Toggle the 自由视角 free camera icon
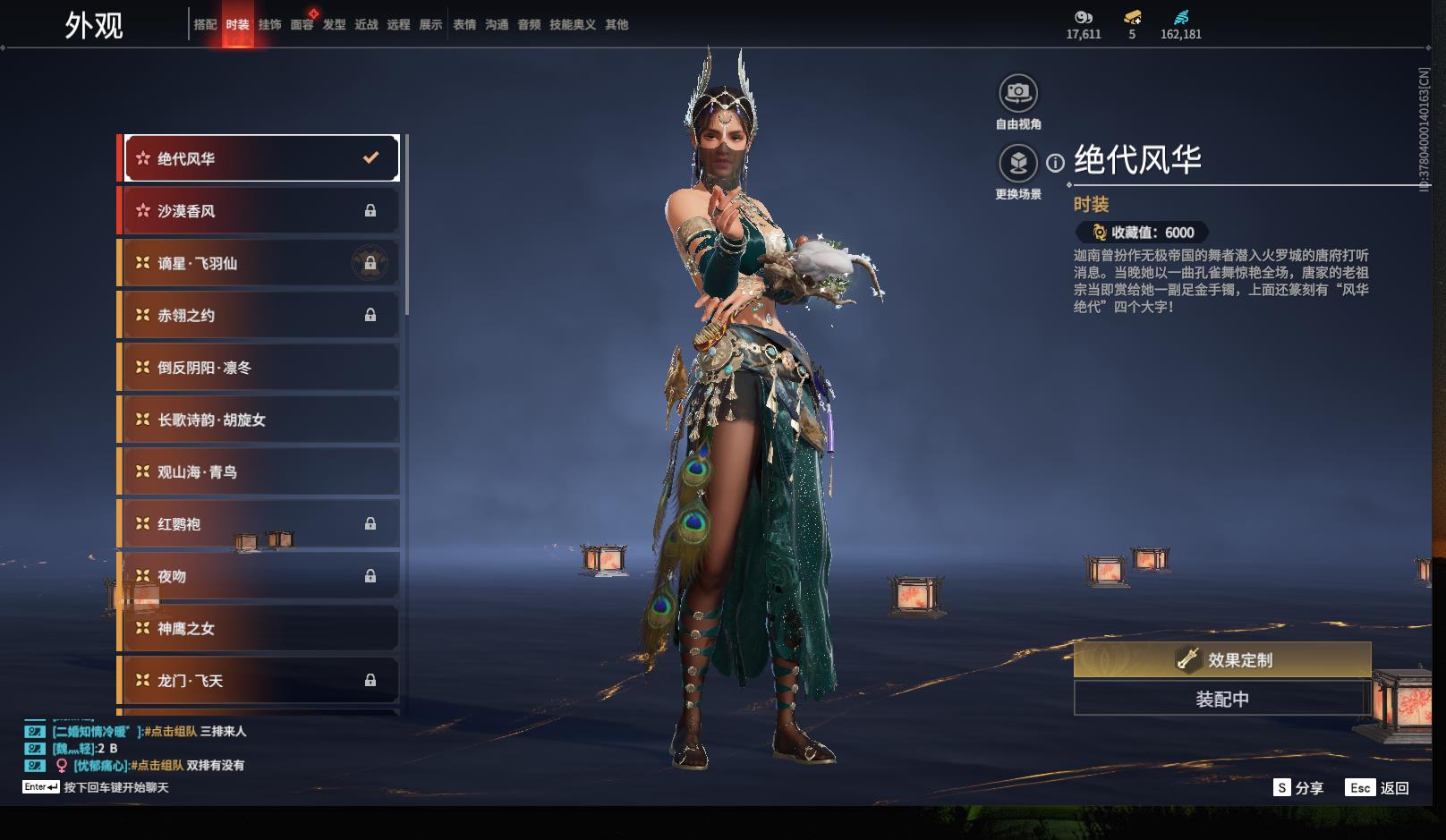 pyautogui.click(x=1017, y=93)
